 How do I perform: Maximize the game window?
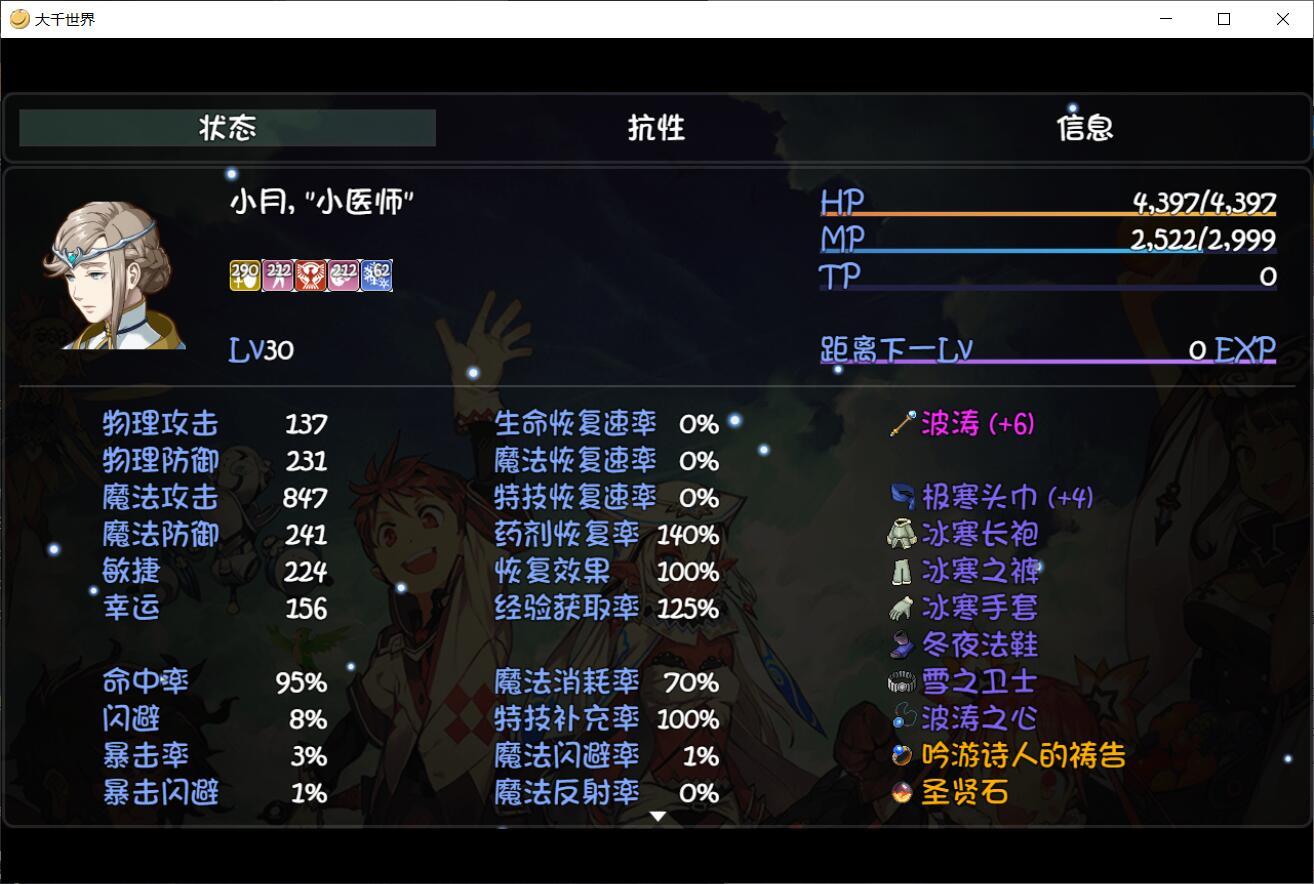[x=1224, y=19]
